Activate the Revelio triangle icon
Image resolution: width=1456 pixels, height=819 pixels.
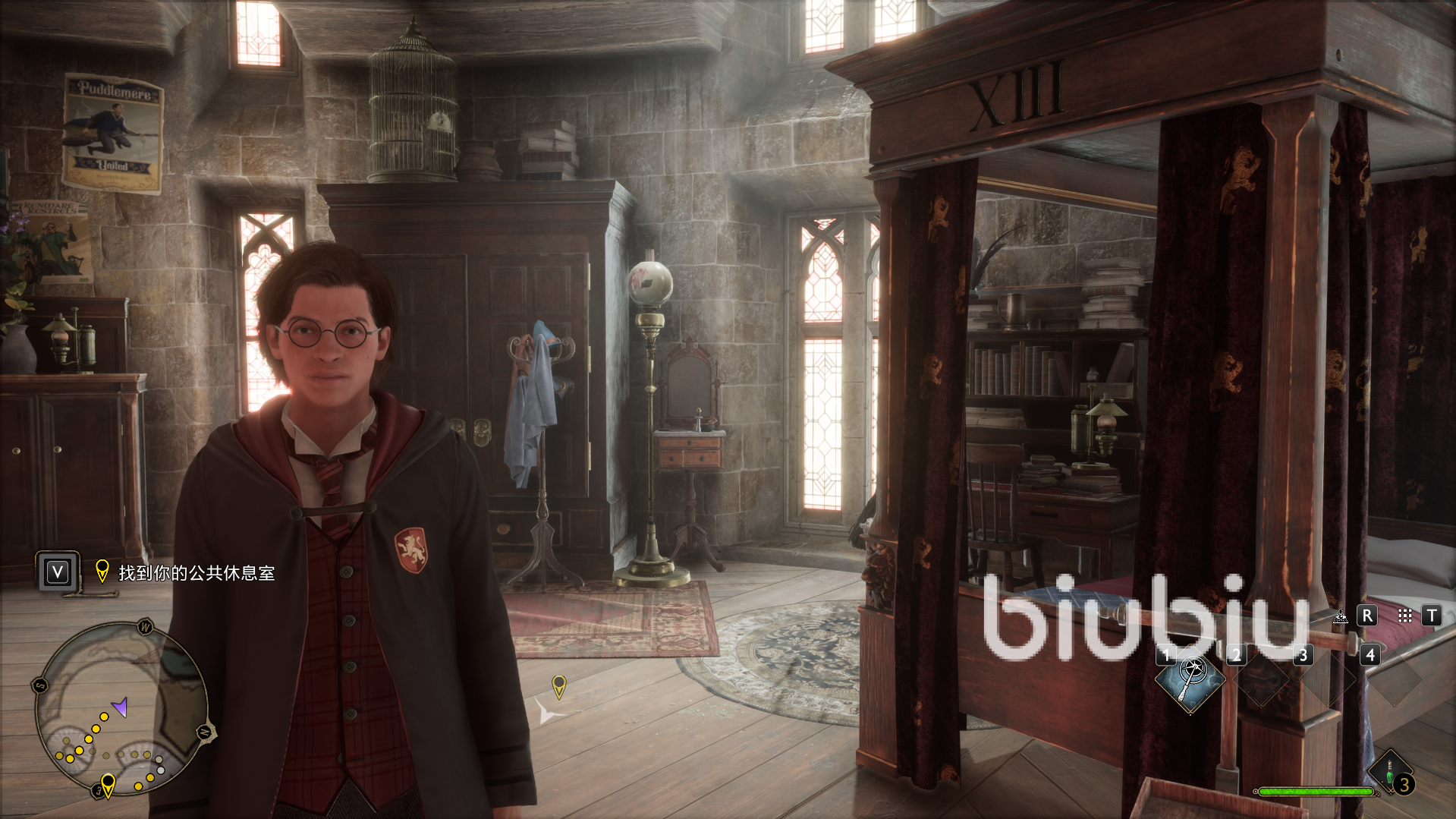point(1341,616)
